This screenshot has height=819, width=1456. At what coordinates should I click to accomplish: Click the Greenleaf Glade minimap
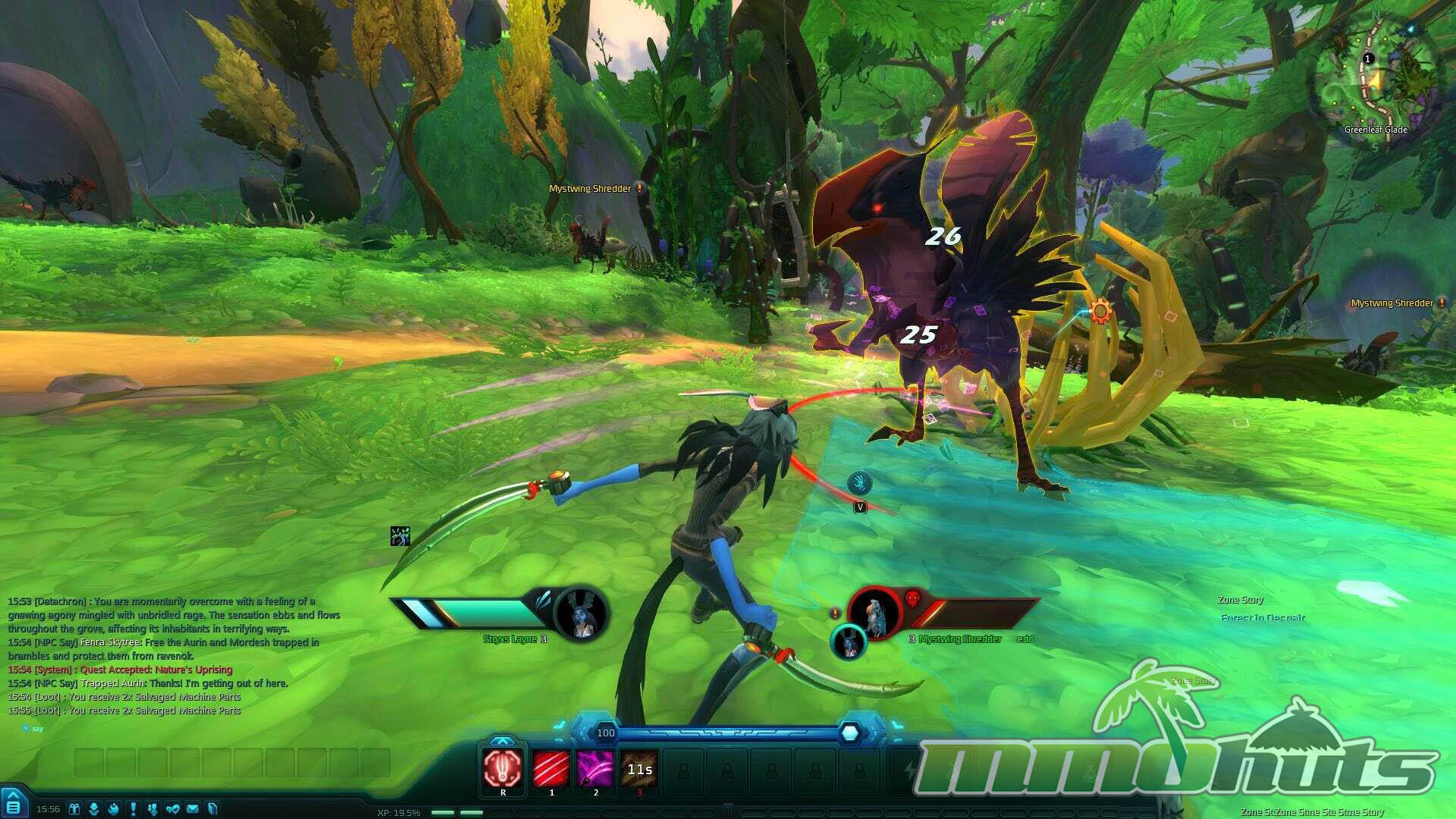[x=1376, y=76]
